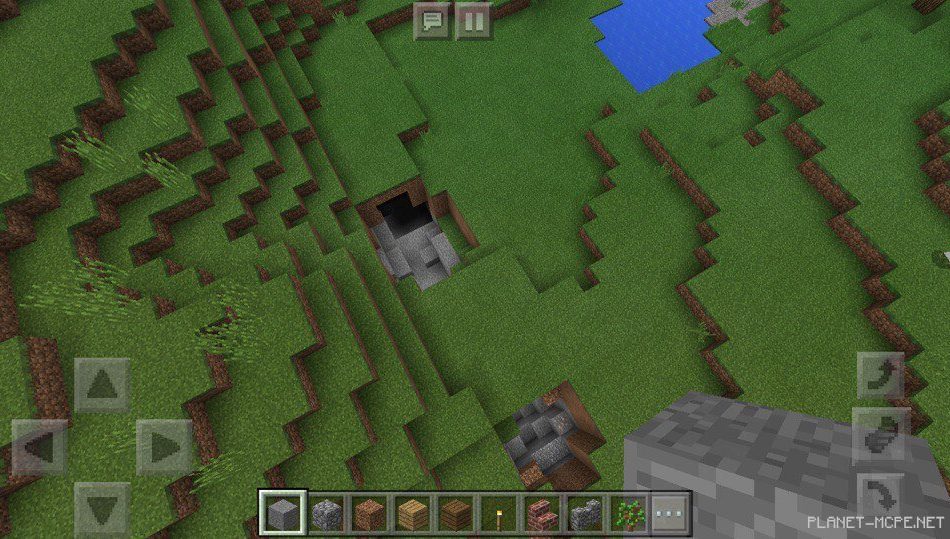Screen dimensions: 950x539
Task: Select the torch in the hotbar
Action: click(x=497, y=514)
